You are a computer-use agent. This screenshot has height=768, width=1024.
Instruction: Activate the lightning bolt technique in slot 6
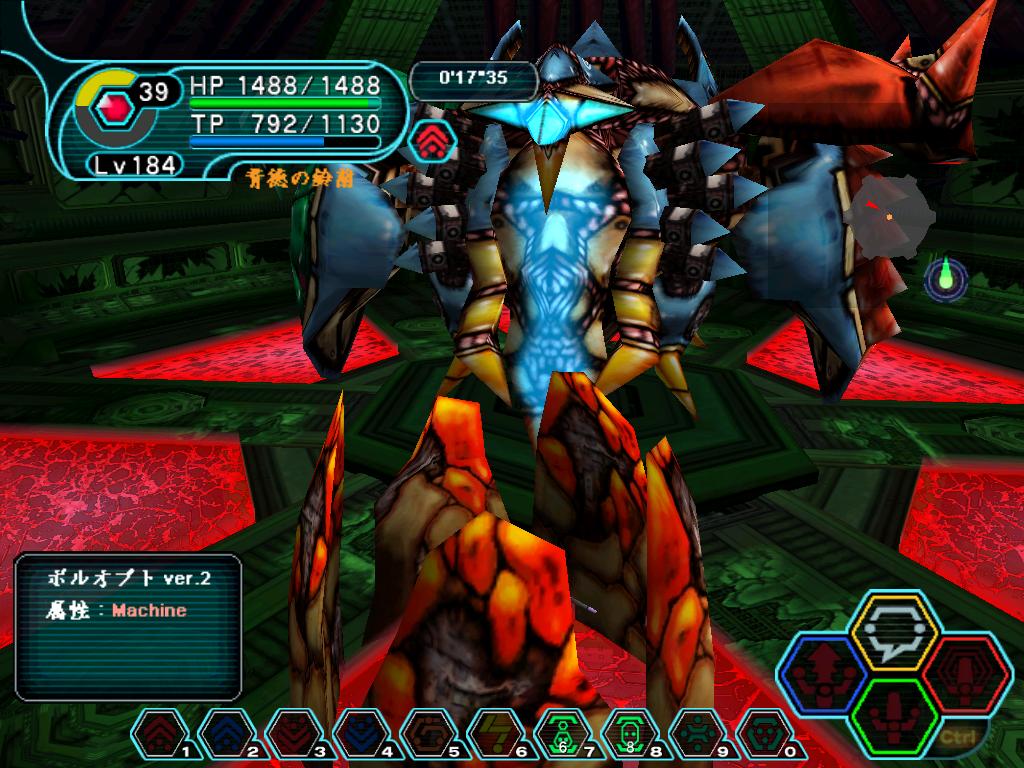(x=492, y=735)
